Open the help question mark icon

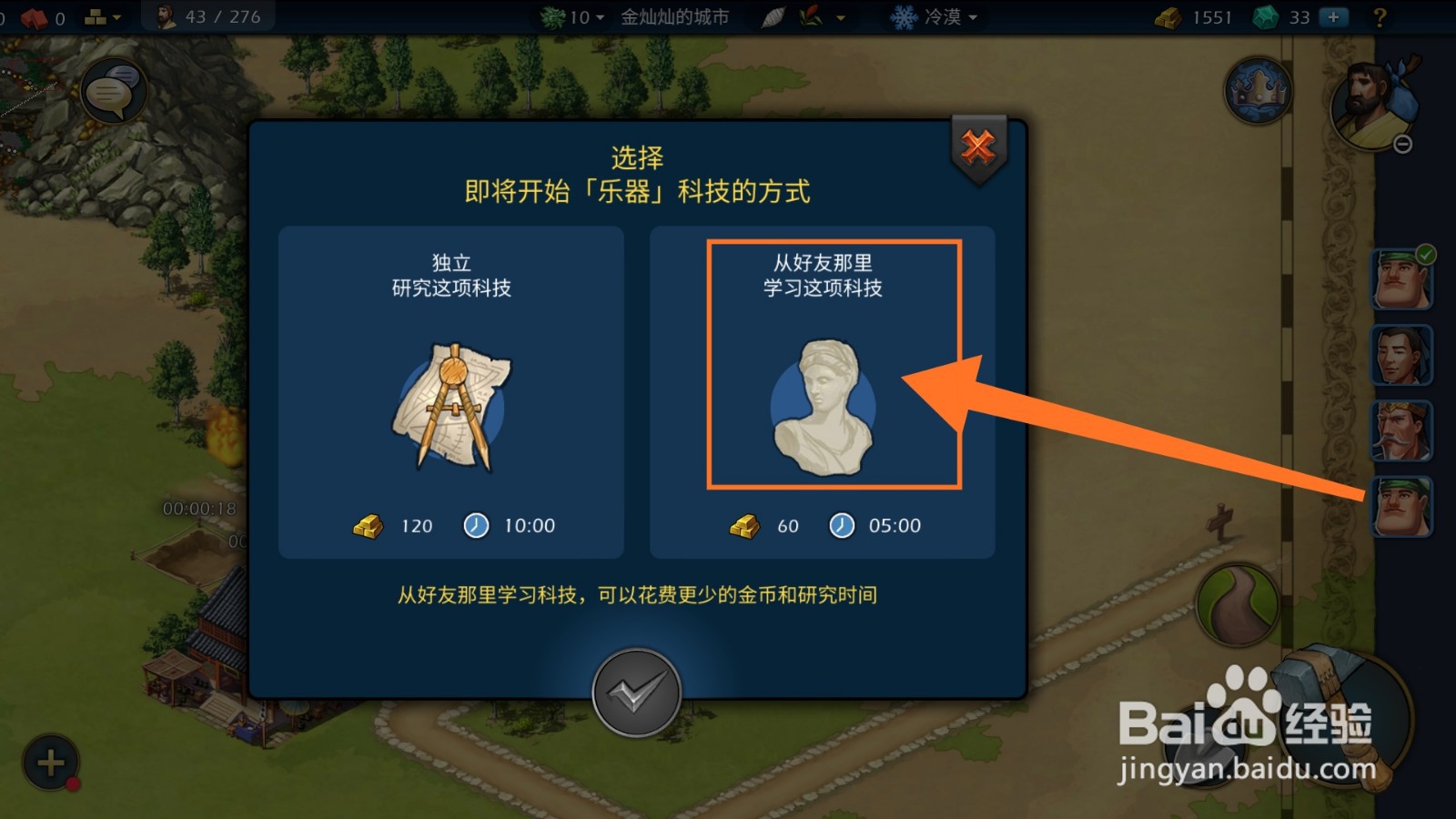pos(1380,16)
